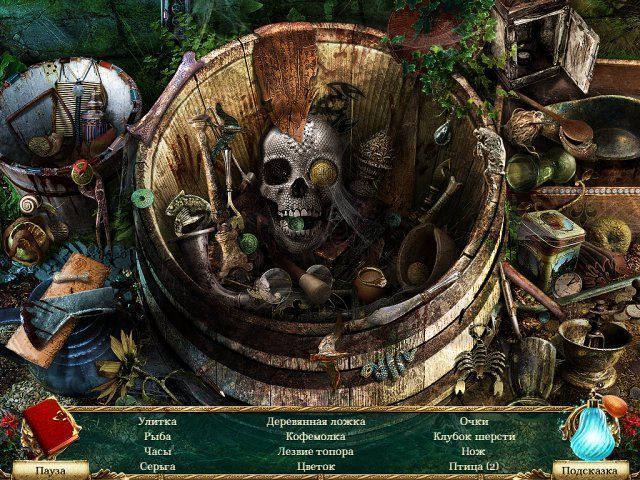Click Лезвие топора in the list
This screenshot has height=480, width=640.
pyautogui.click(x=315, y=452)
